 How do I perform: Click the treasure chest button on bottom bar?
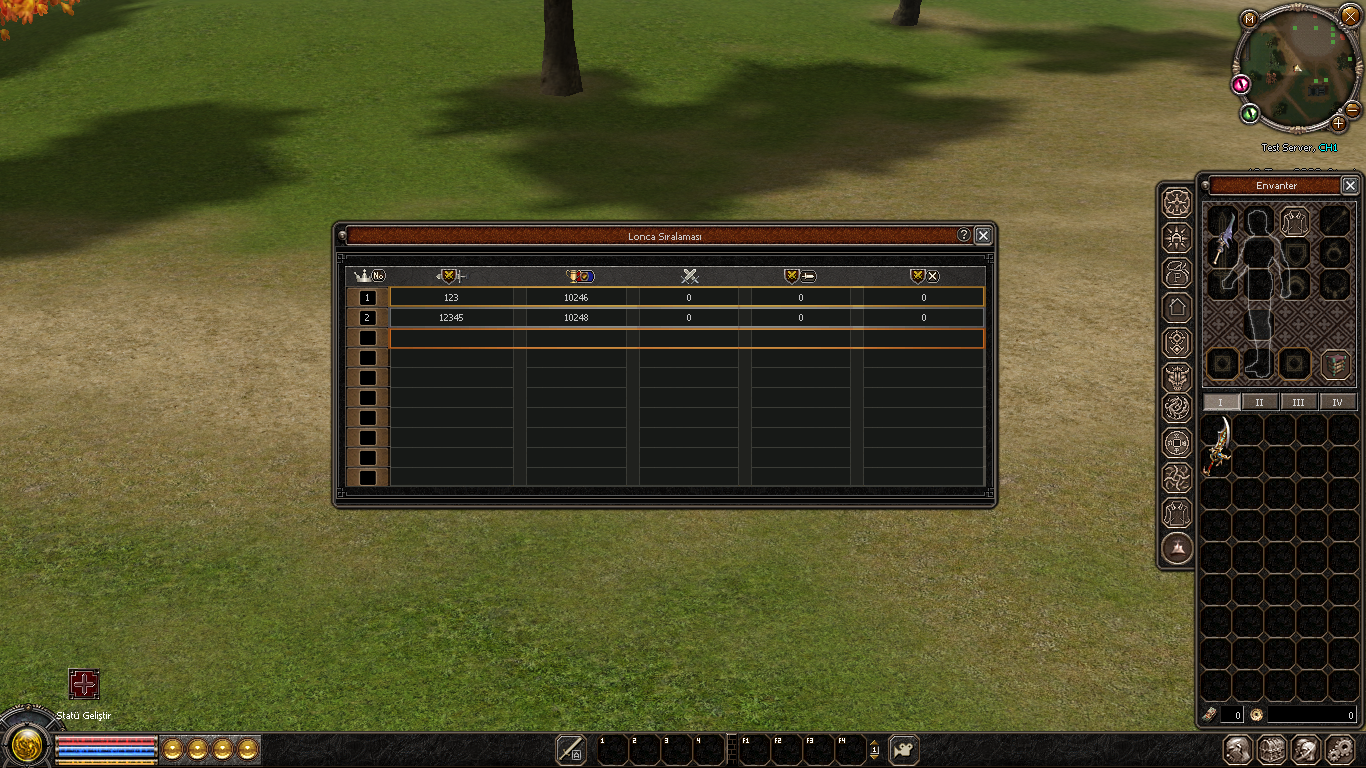[1272, 750]
